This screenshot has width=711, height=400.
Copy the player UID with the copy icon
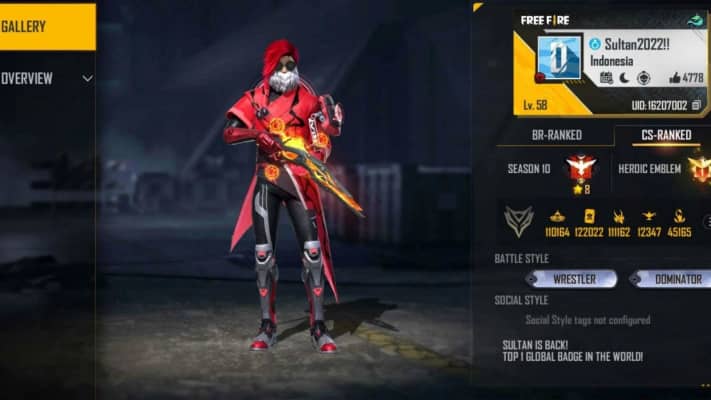[696, 105]
